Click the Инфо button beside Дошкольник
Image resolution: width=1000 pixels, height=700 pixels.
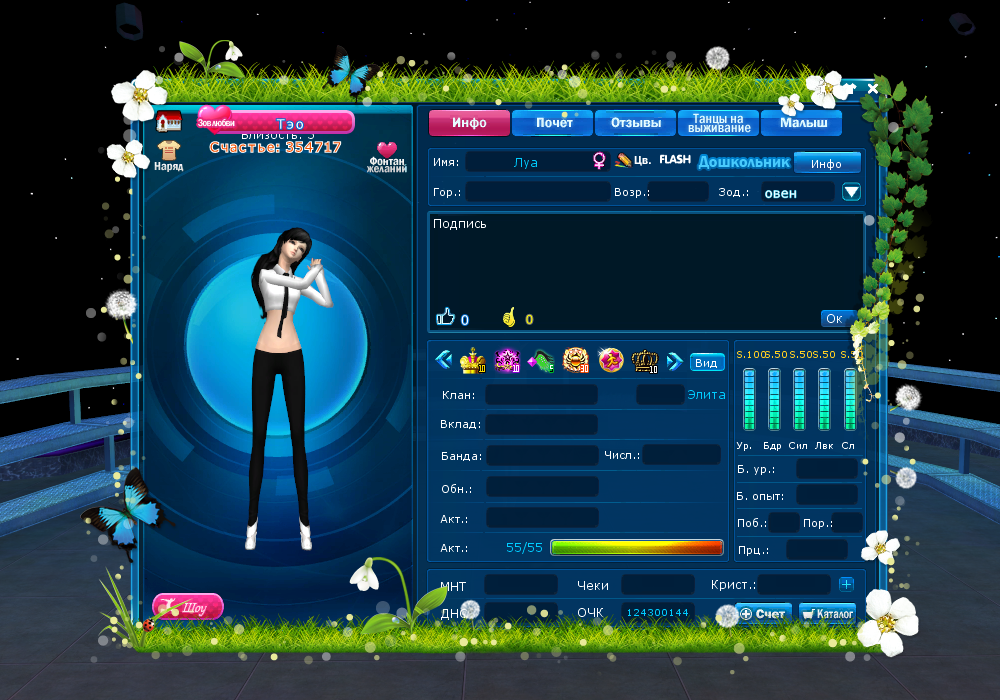click(x=826, y=163)
